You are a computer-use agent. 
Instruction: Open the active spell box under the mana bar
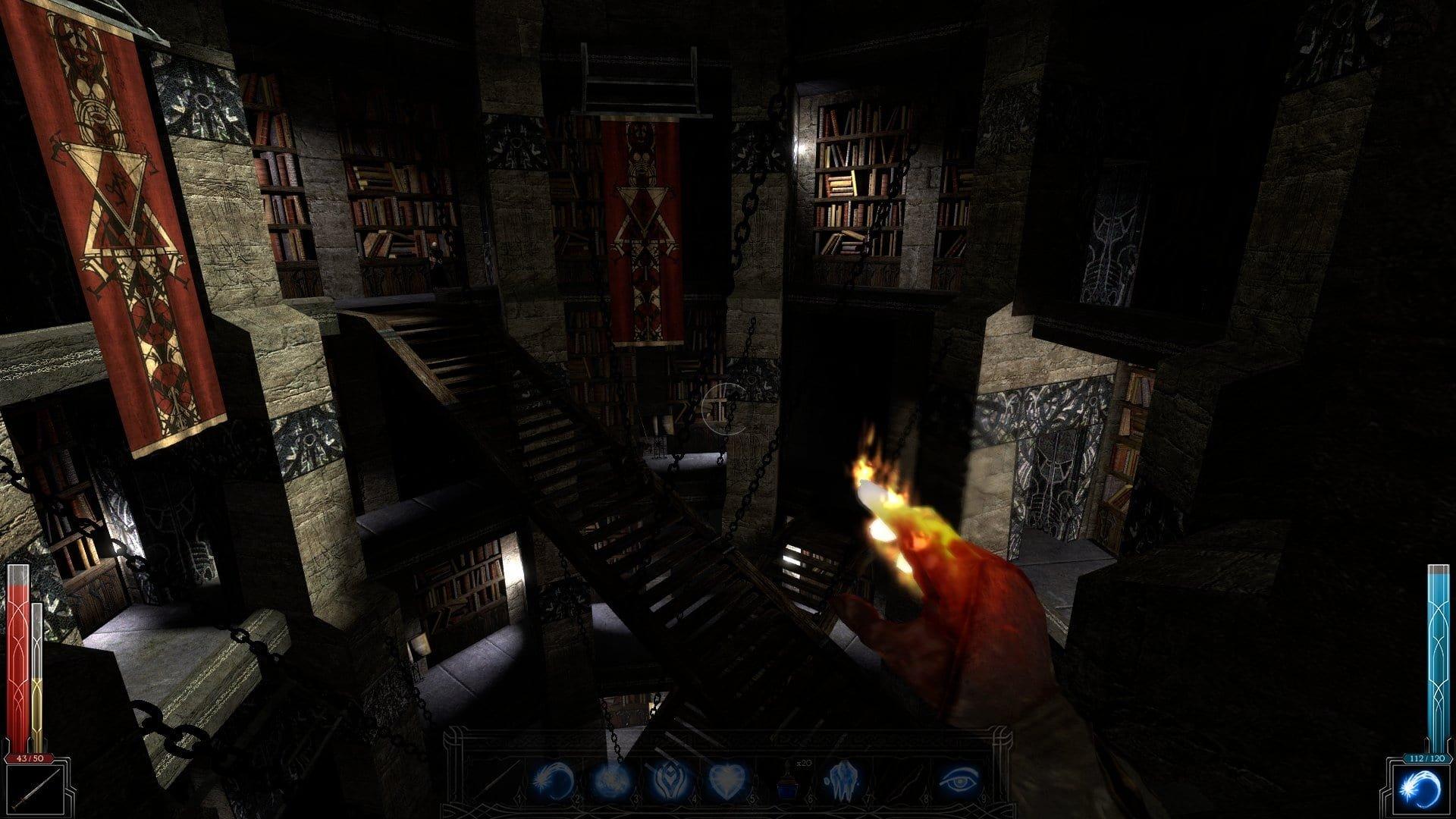click(x=1420, y=789)
